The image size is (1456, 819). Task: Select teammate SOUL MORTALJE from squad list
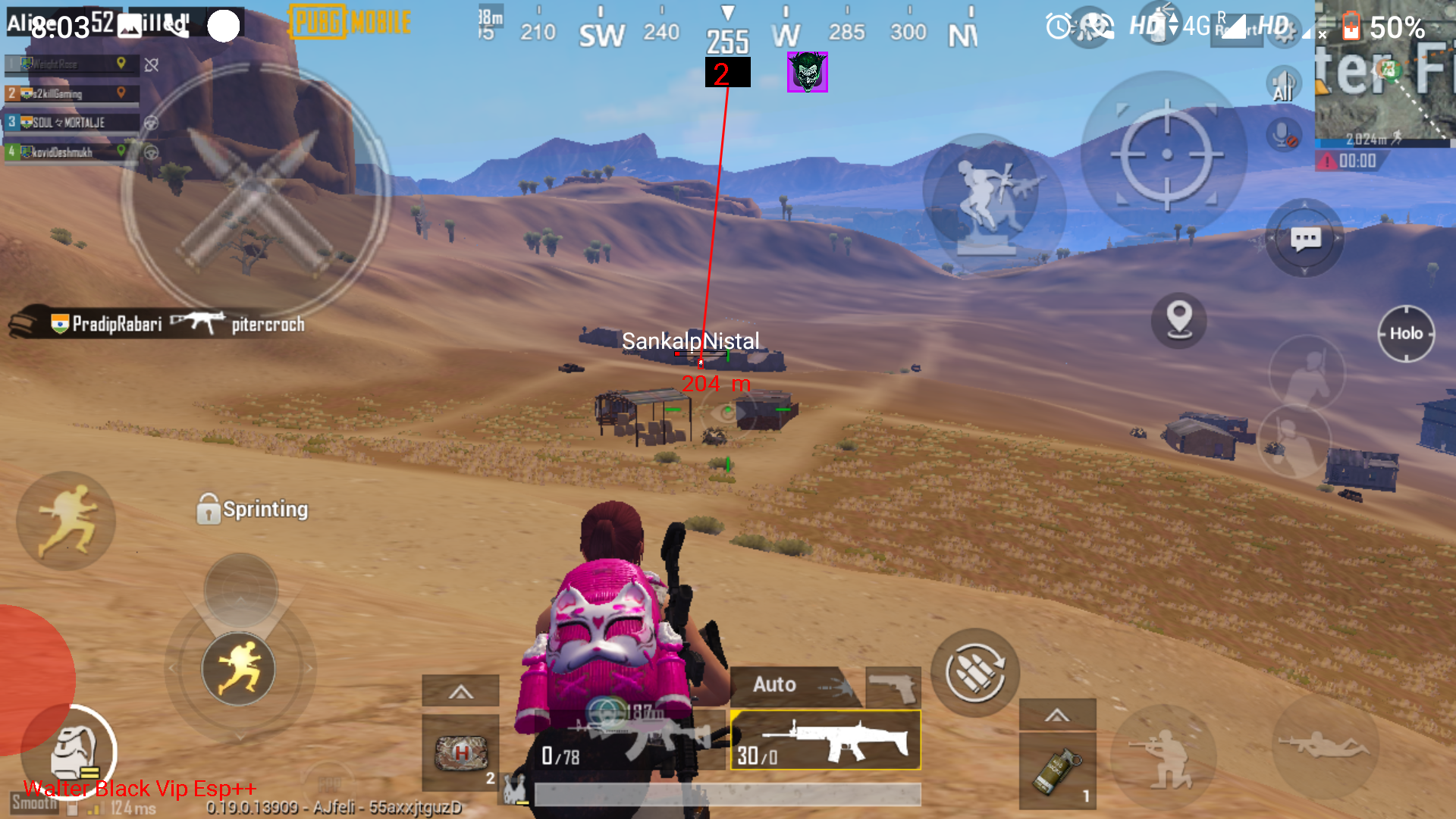[x=68, y=122]
